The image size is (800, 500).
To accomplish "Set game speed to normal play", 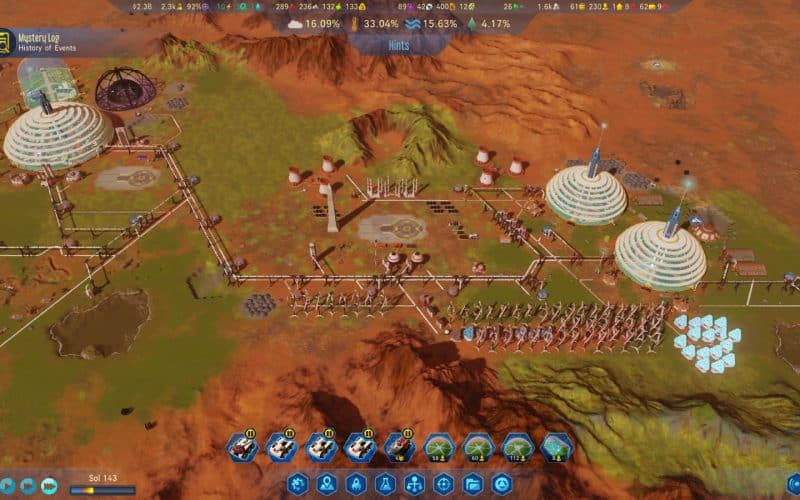I will click(x=6, y=485).
